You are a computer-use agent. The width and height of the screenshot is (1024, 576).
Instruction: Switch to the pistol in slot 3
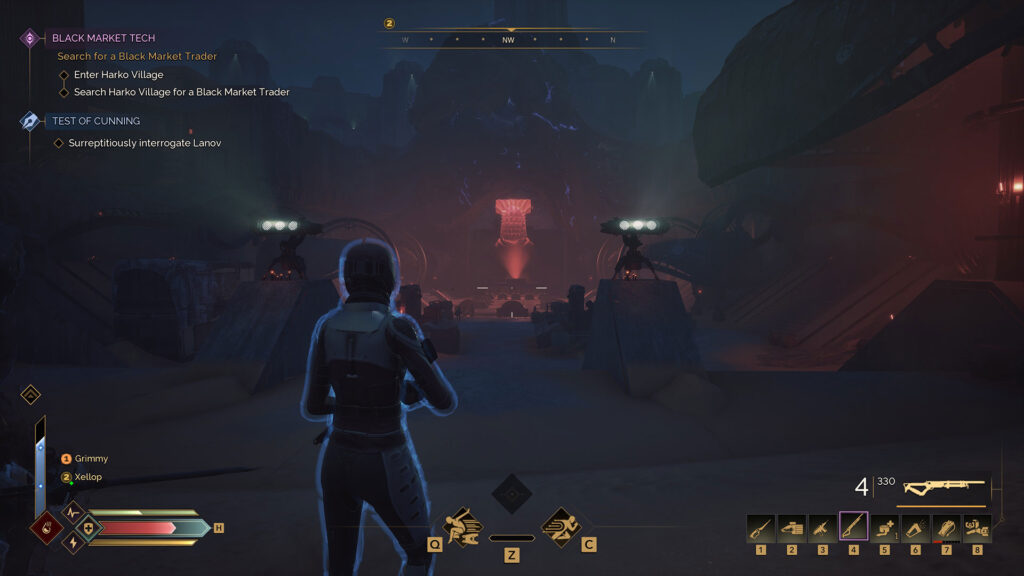coord(823,526)
